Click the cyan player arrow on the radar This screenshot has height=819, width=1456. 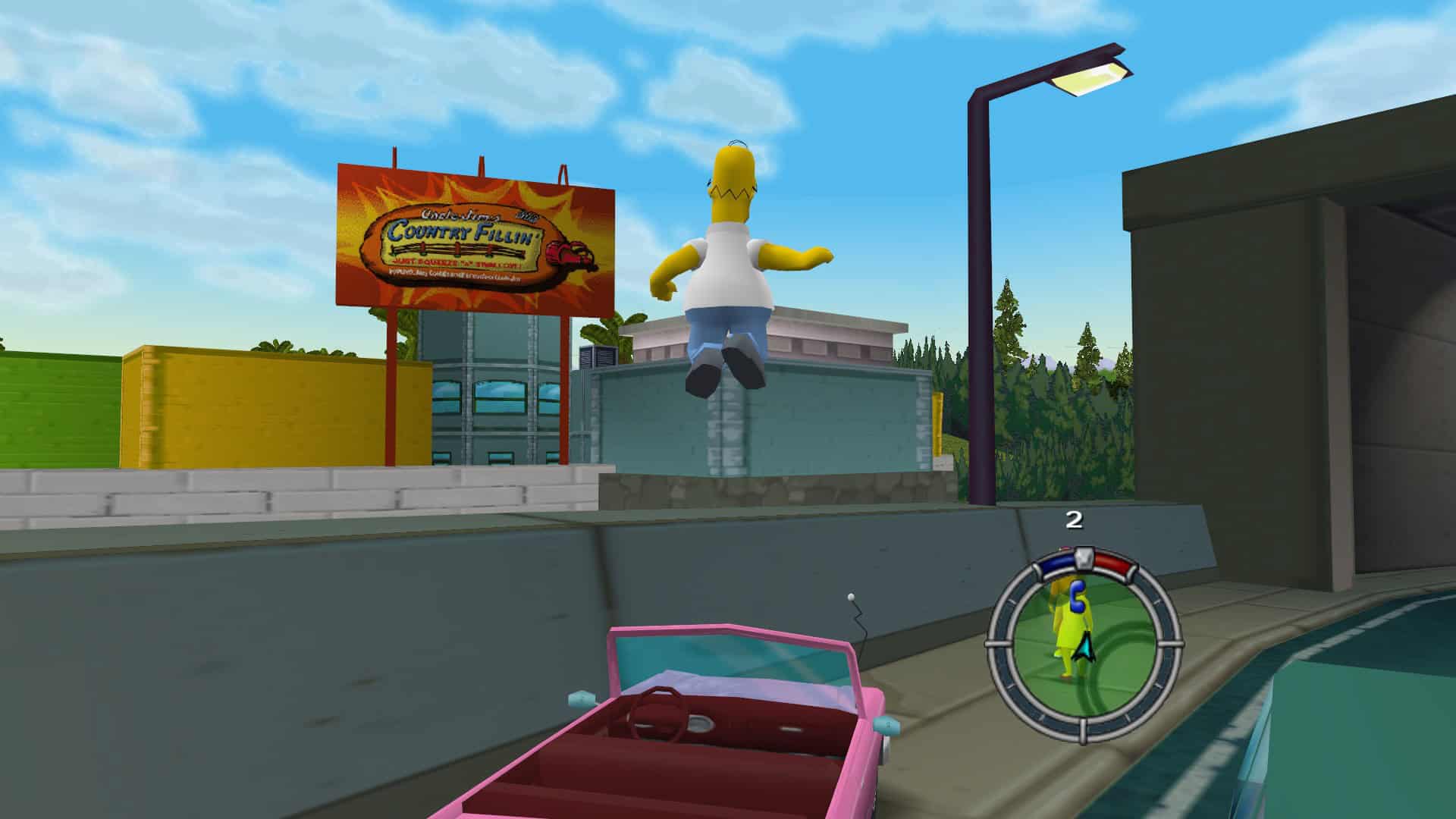(1084, 646)
